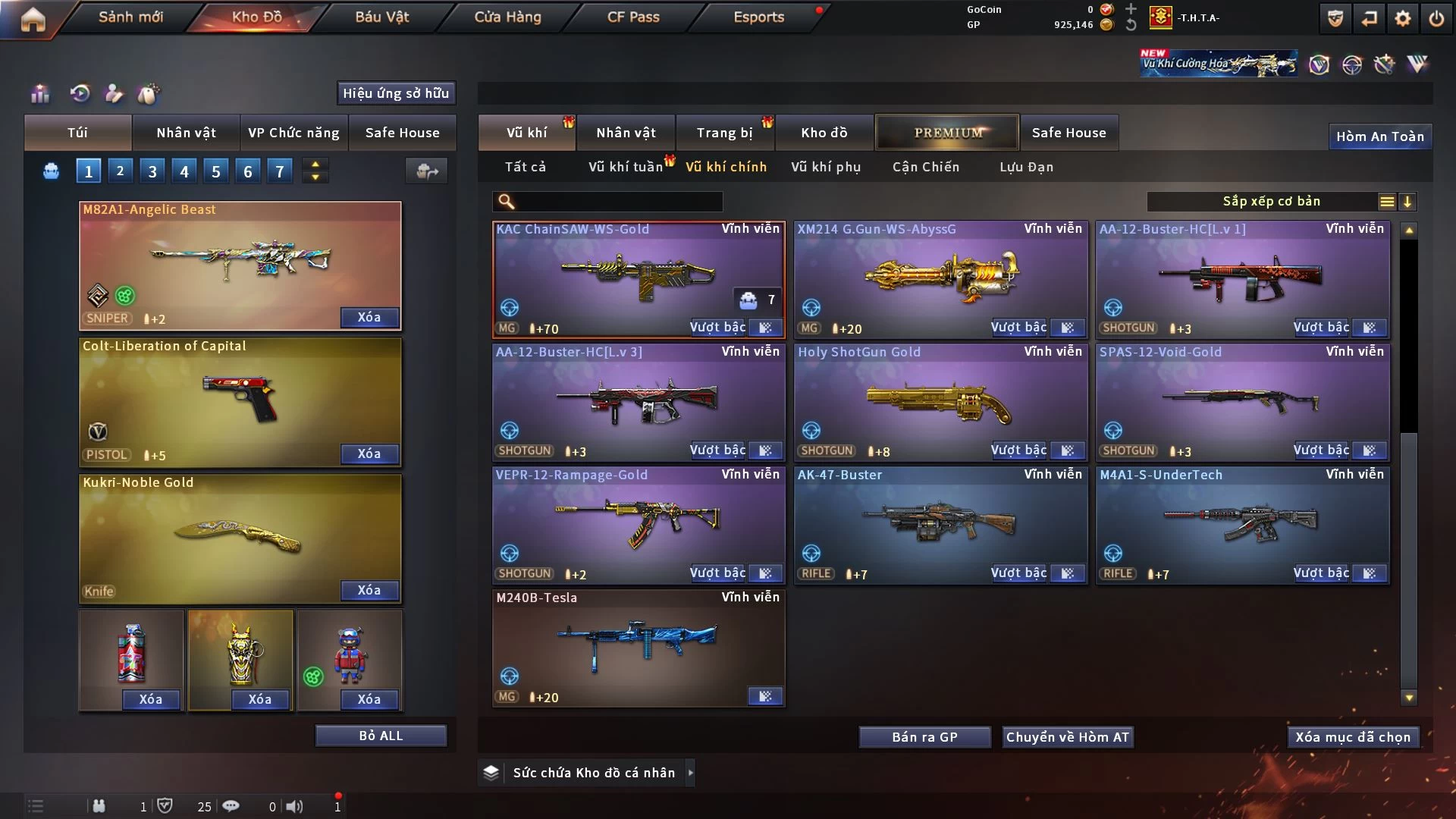Open the Hòm An Toàn safe box

click(1379, 136)
